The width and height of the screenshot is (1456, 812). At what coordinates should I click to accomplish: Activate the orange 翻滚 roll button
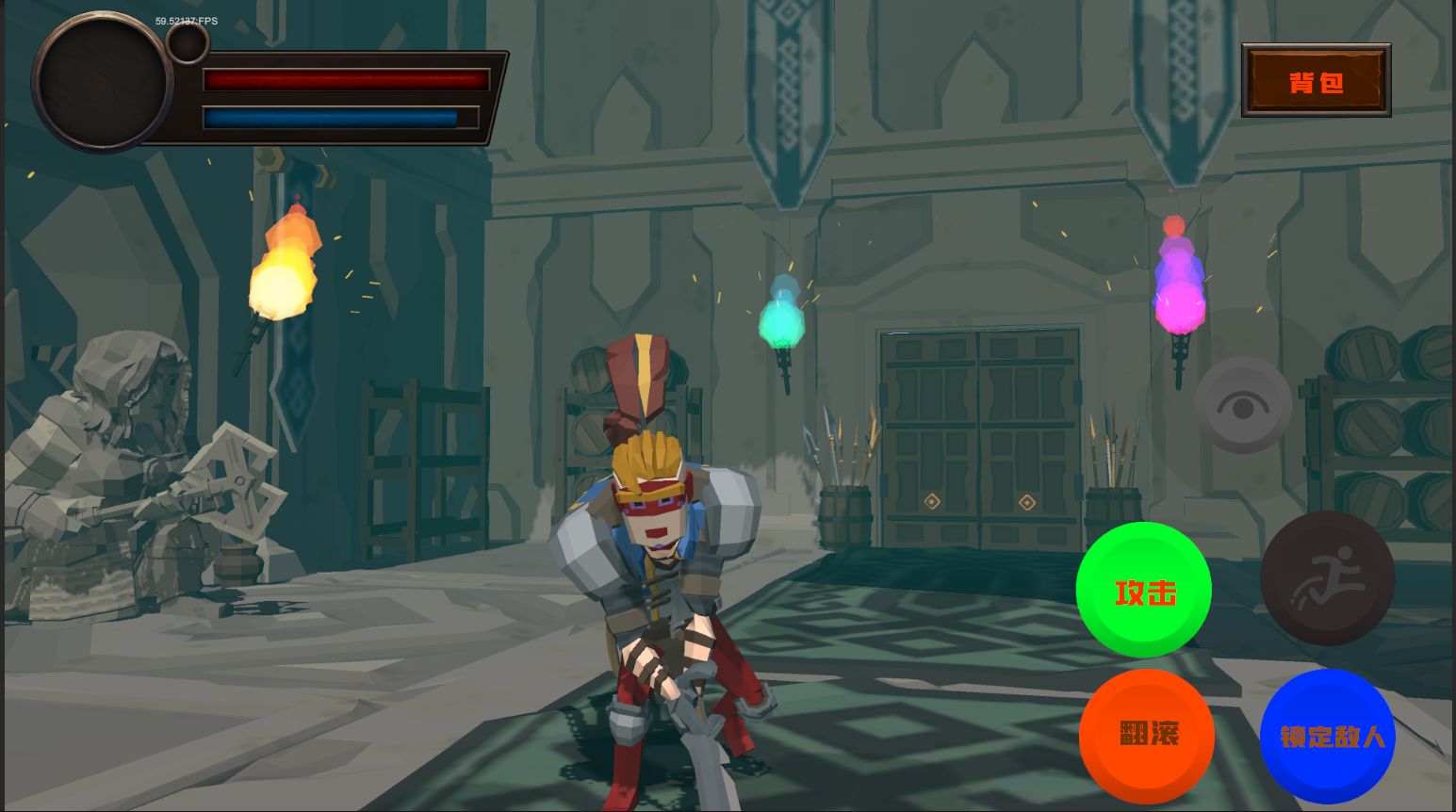[1147, 735]
